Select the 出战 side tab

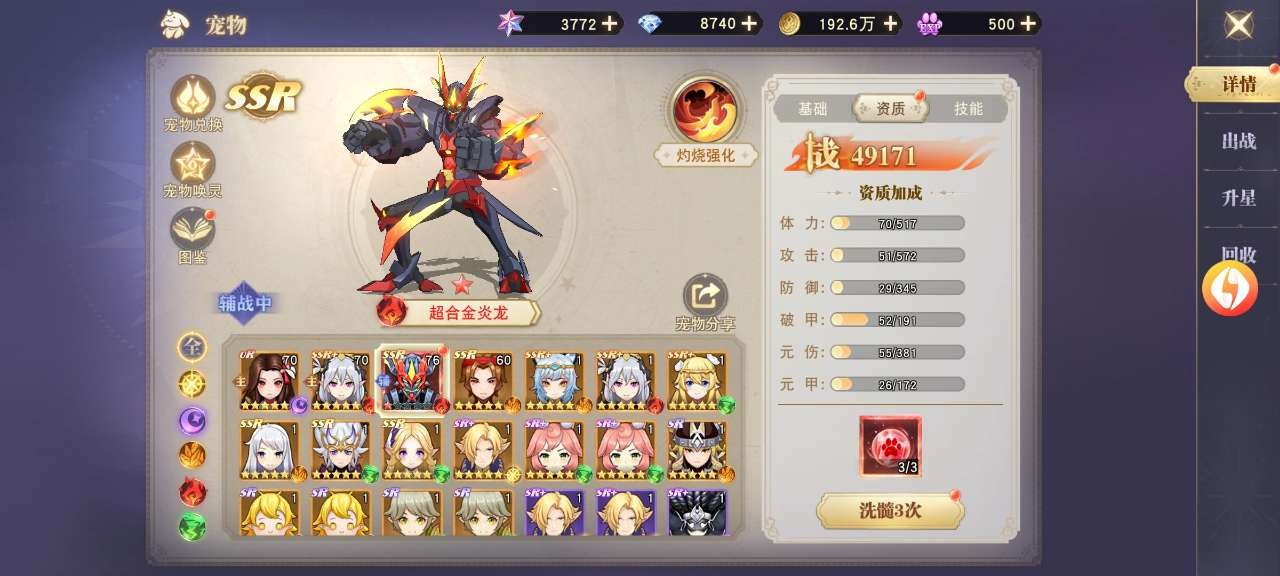coord(1238,141)
